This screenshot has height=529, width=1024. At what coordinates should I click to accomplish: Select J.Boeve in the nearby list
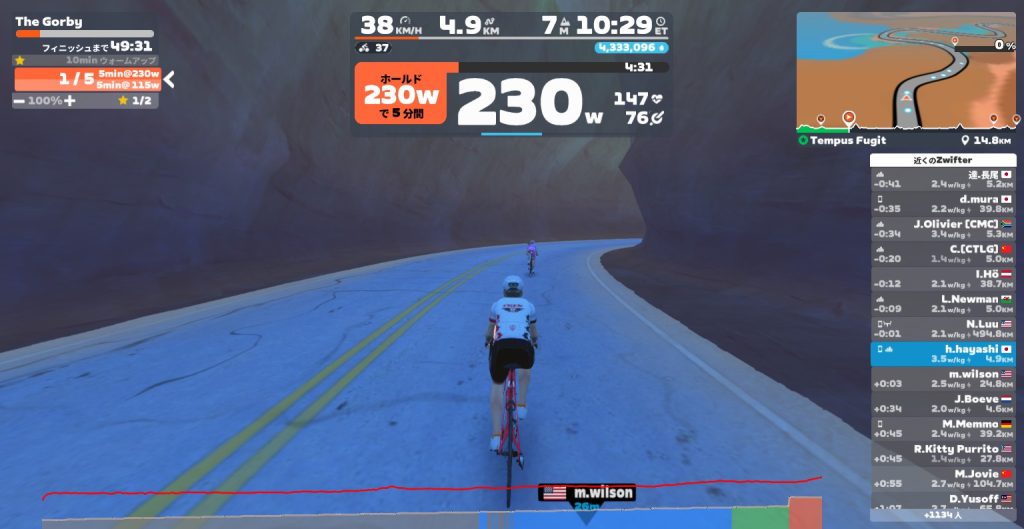pyautogui.click(x=943, y=404)
